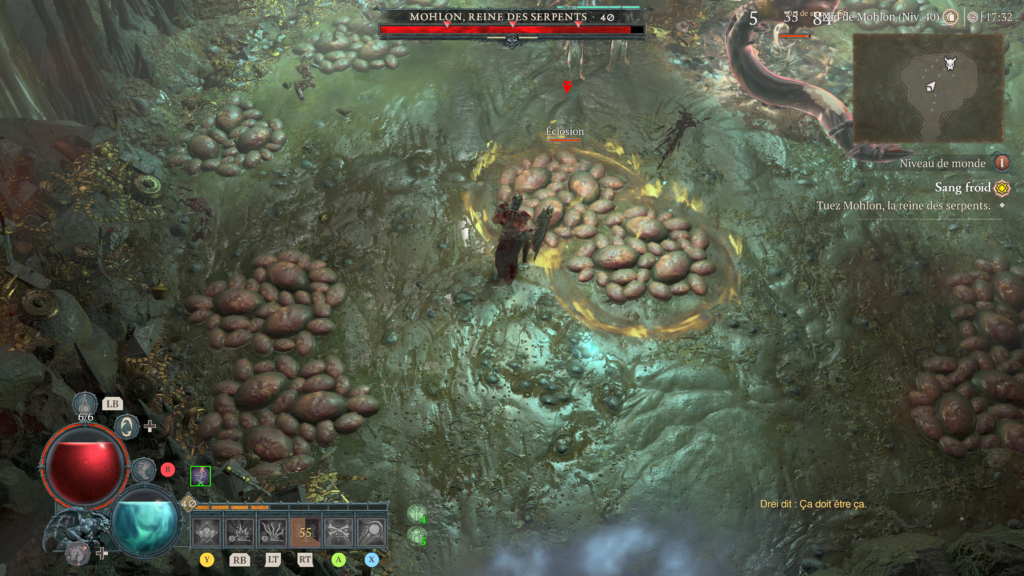Select the skill slot on cooldown showing 55
The width and height of the screenshot is (1024, 576).
(305, 533)
